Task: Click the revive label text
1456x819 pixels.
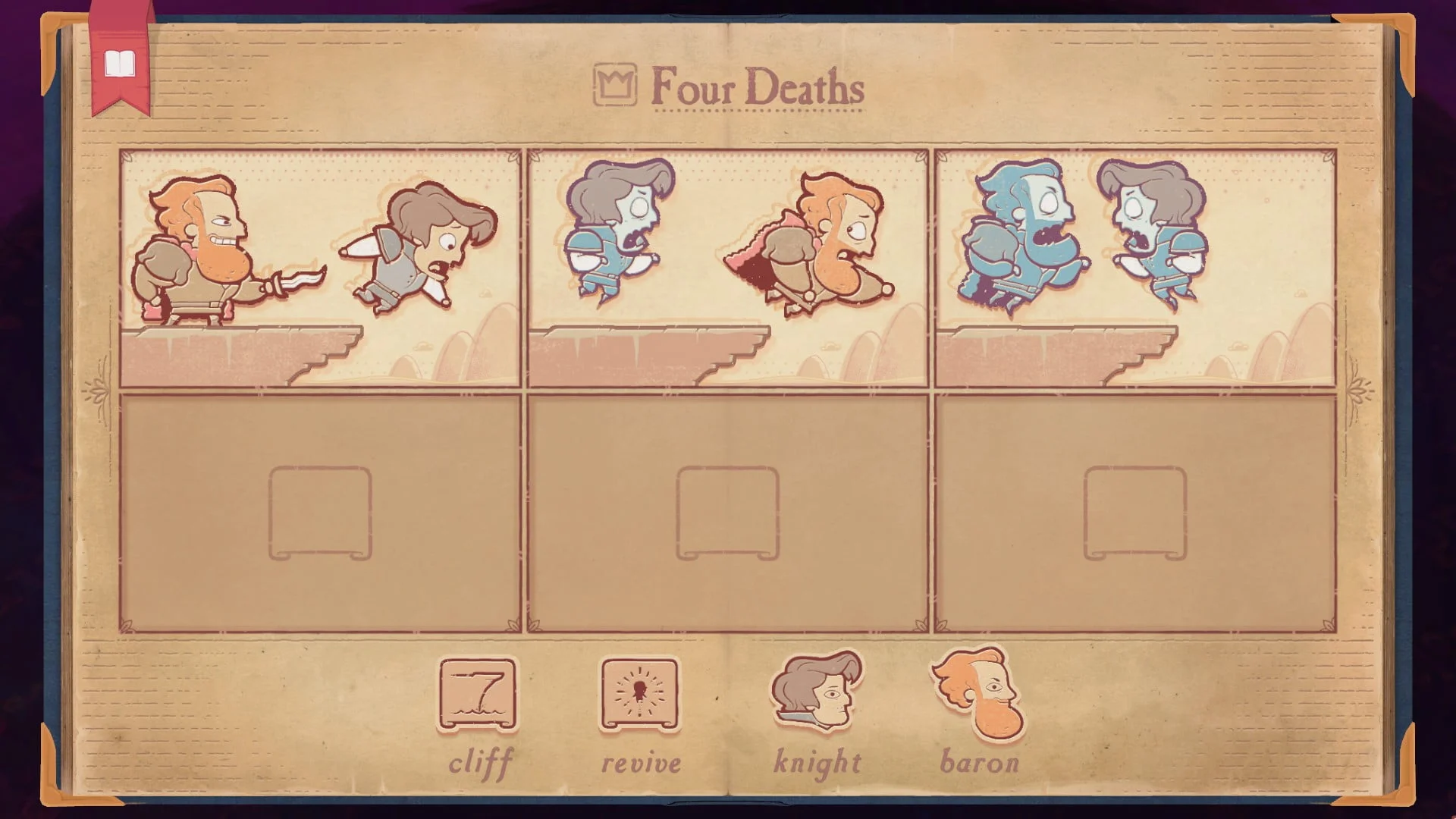Action: click(x=641, y=762)
